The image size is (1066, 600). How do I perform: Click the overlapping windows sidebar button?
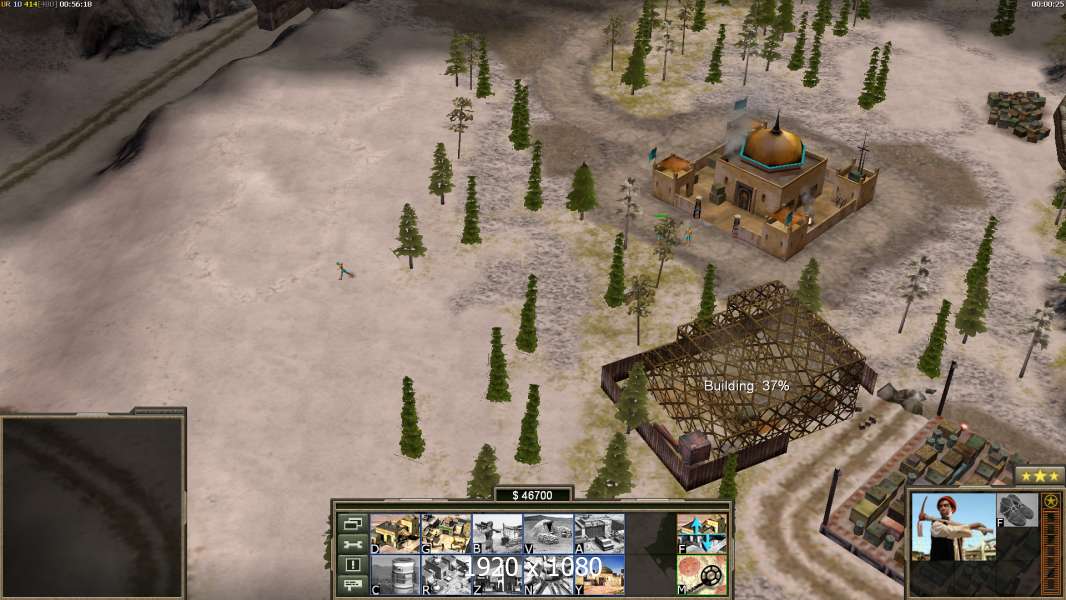coord(352,524)
